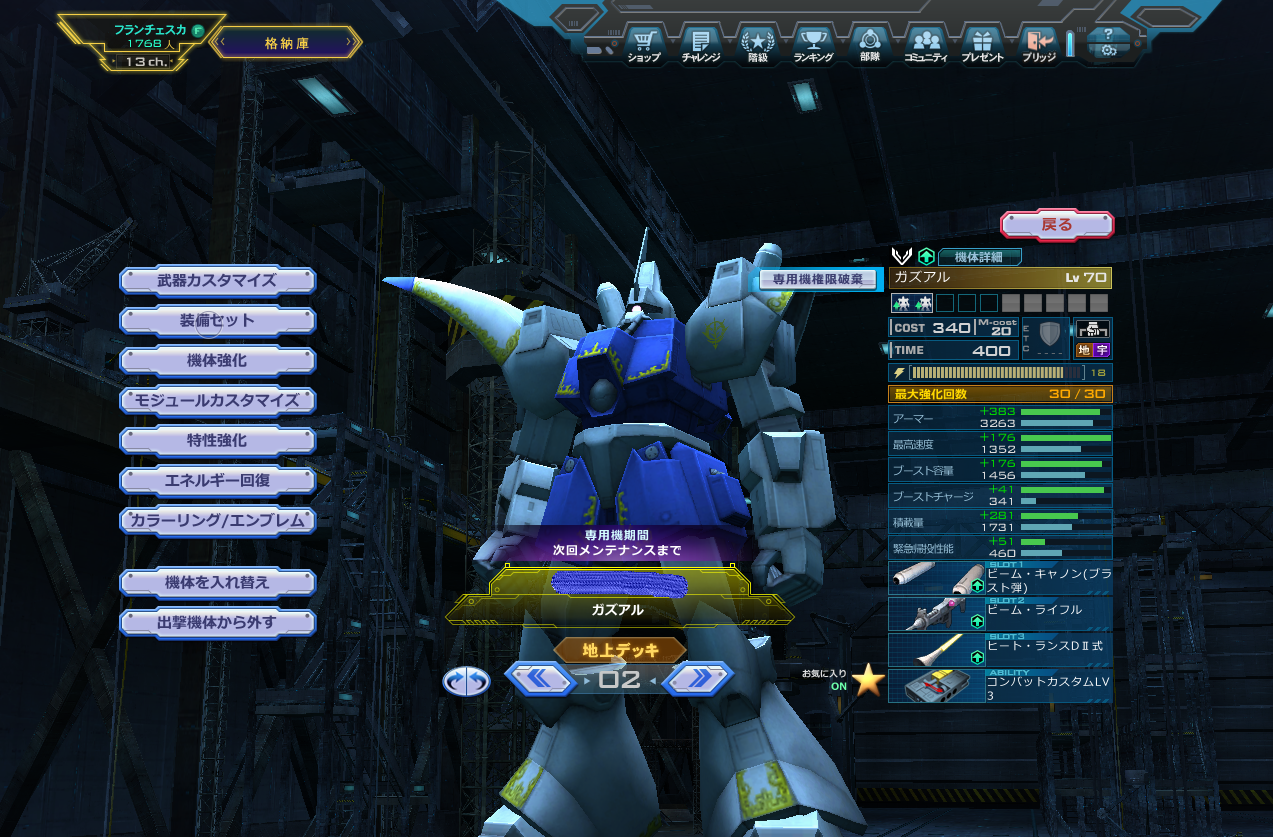1273x837 pixels.
Task: Choose モジュールカスタマイズ module customize
Action: click(x=217, y=400)
